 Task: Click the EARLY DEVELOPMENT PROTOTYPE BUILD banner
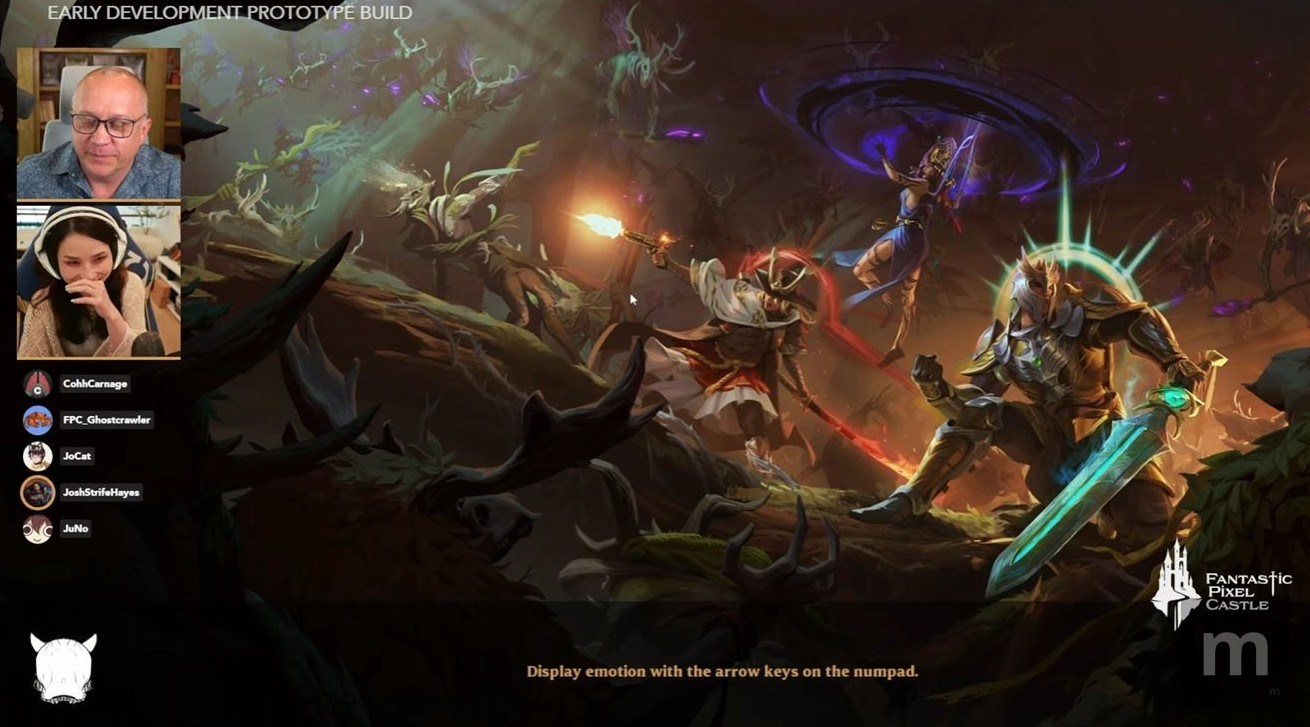[x=229, y=13]
